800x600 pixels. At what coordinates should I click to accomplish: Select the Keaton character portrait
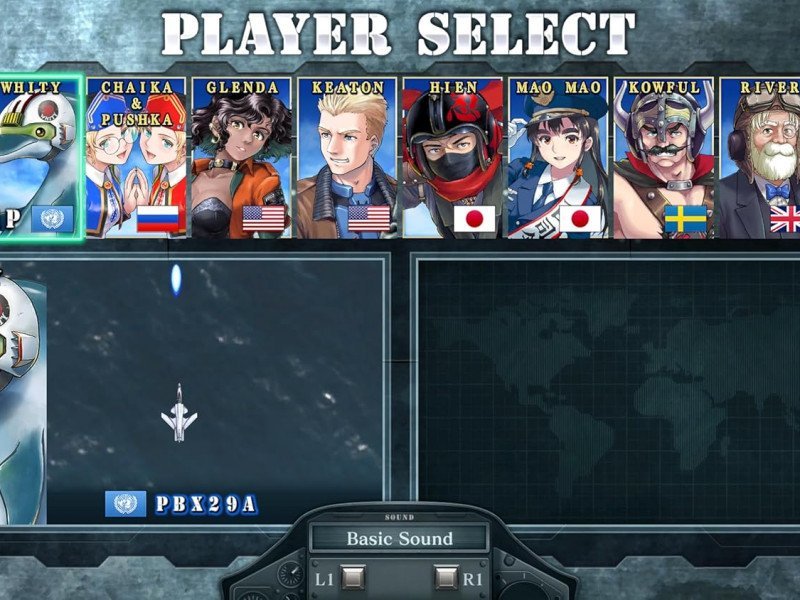click(347, 158)
